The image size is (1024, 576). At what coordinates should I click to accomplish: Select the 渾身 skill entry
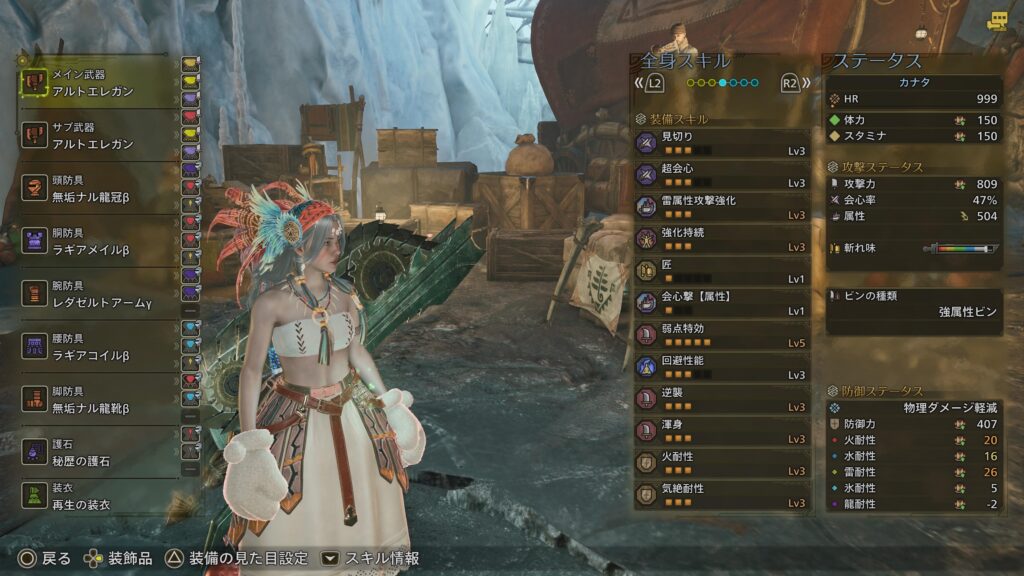(x=722, y=431)
